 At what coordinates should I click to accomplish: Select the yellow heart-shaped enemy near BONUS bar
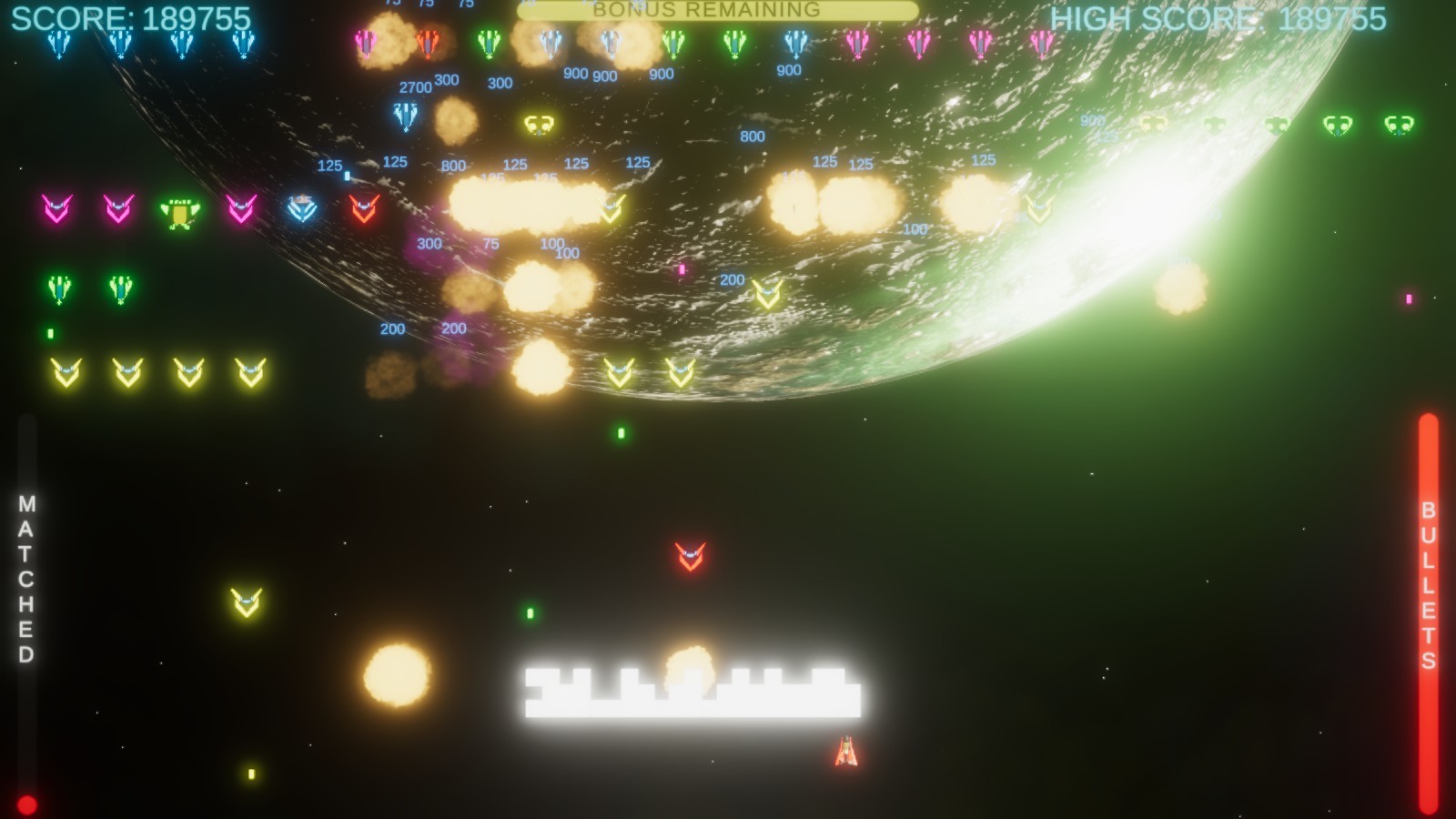pos(538,124)
